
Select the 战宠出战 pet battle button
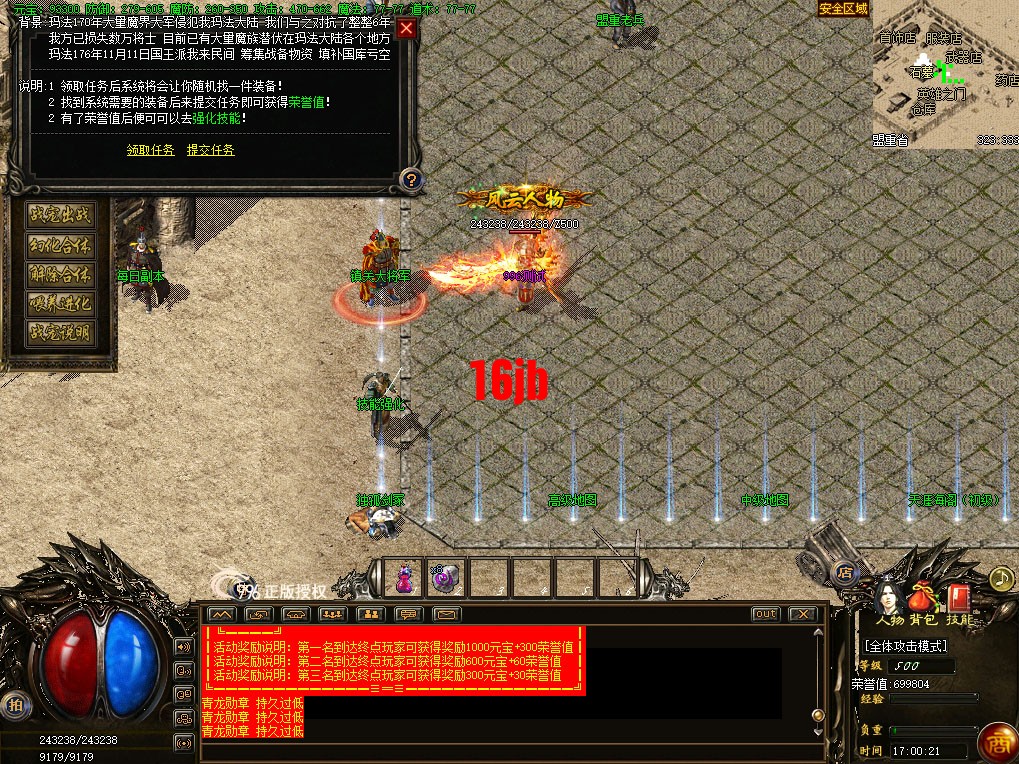[60, 215]
